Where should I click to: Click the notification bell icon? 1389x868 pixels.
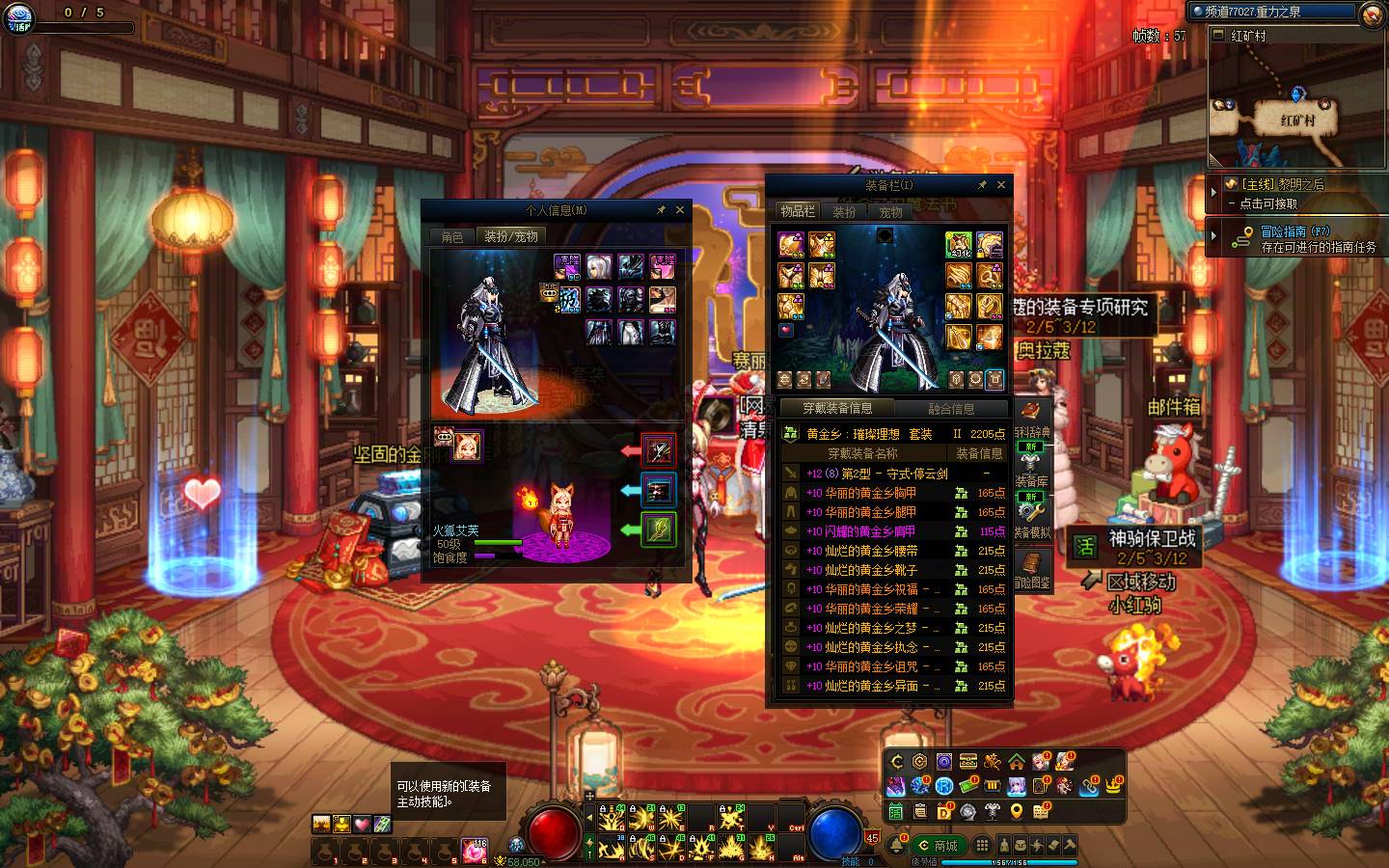click(x=897, y=846)
